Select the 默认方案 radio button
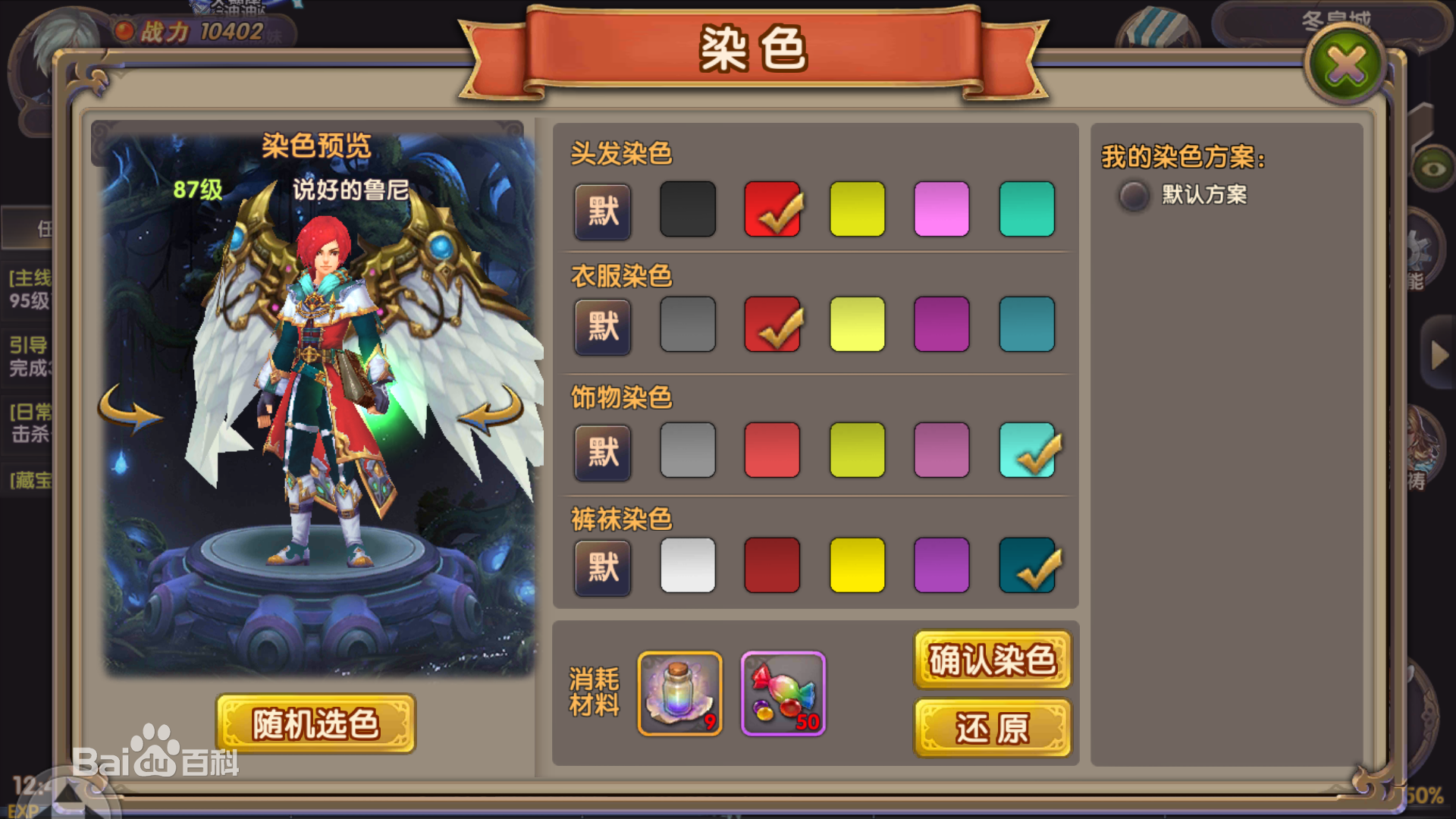The image size is (1456, 819). [x=1133, y=196]
